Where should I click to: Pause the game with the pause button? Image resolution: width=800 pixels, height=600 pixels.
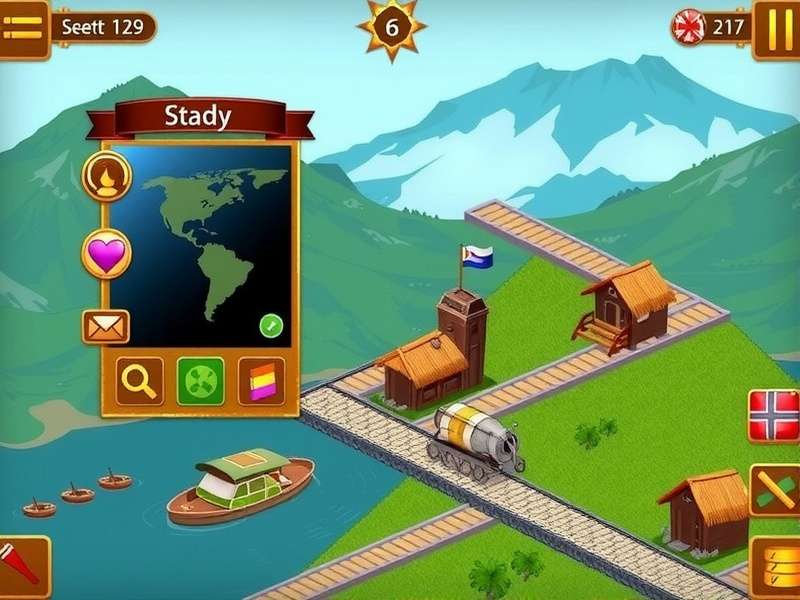[x=775, y=28]
